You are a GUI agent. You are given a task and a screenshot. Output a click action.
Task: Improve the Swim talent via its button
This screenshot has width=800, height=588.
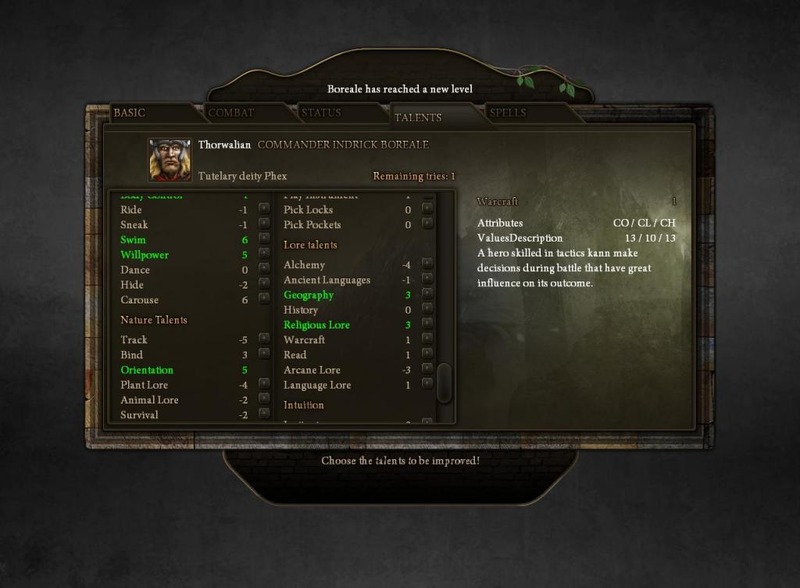click(264, 240)
